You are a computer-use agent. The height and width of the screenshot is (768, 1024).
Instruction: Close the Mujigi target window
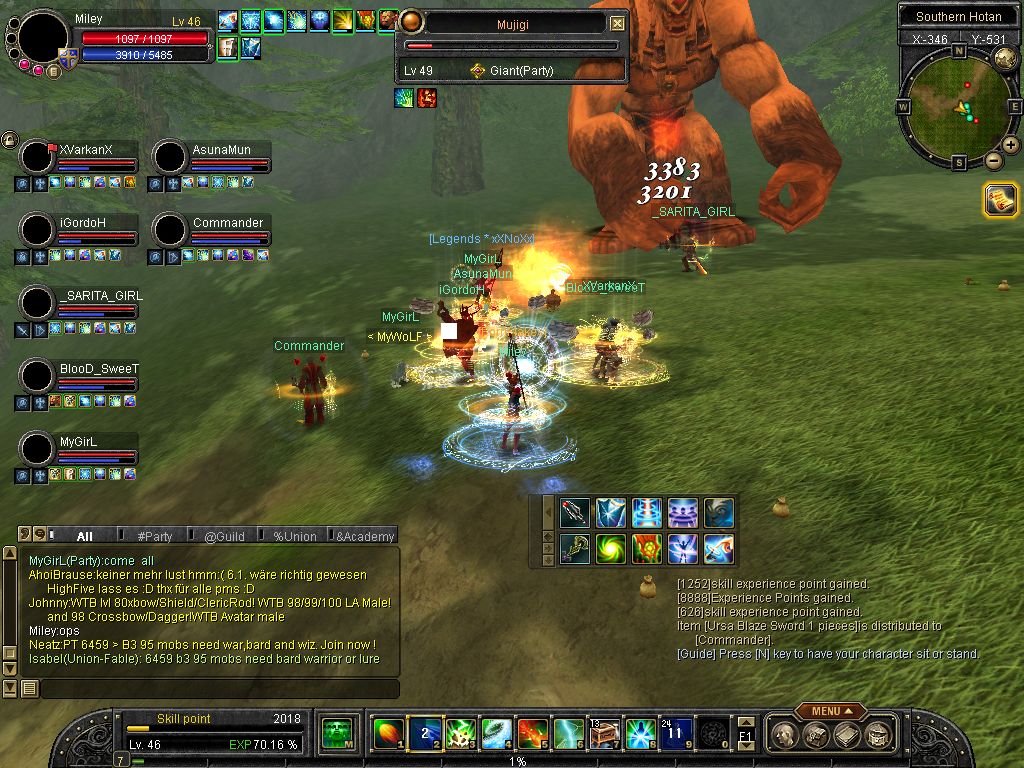(x=617, y=23)
